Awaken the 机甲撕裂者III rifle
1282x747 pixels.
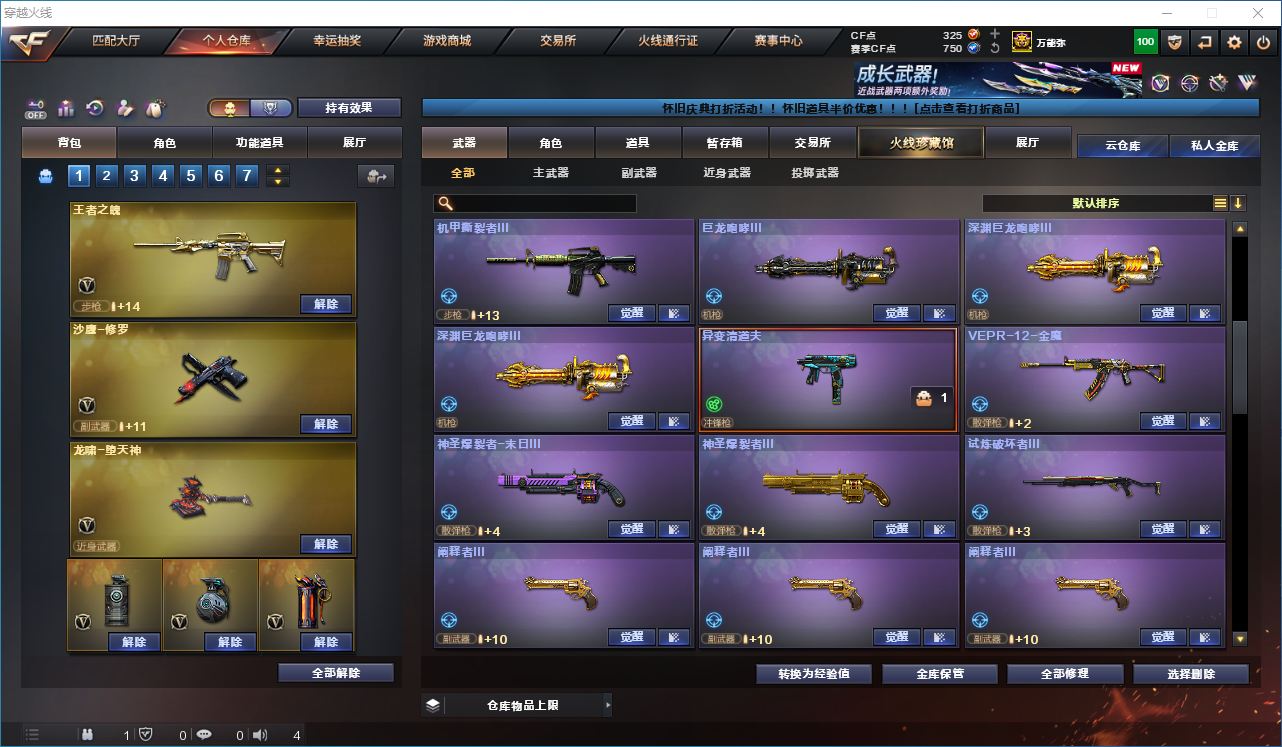coord(631,313)
